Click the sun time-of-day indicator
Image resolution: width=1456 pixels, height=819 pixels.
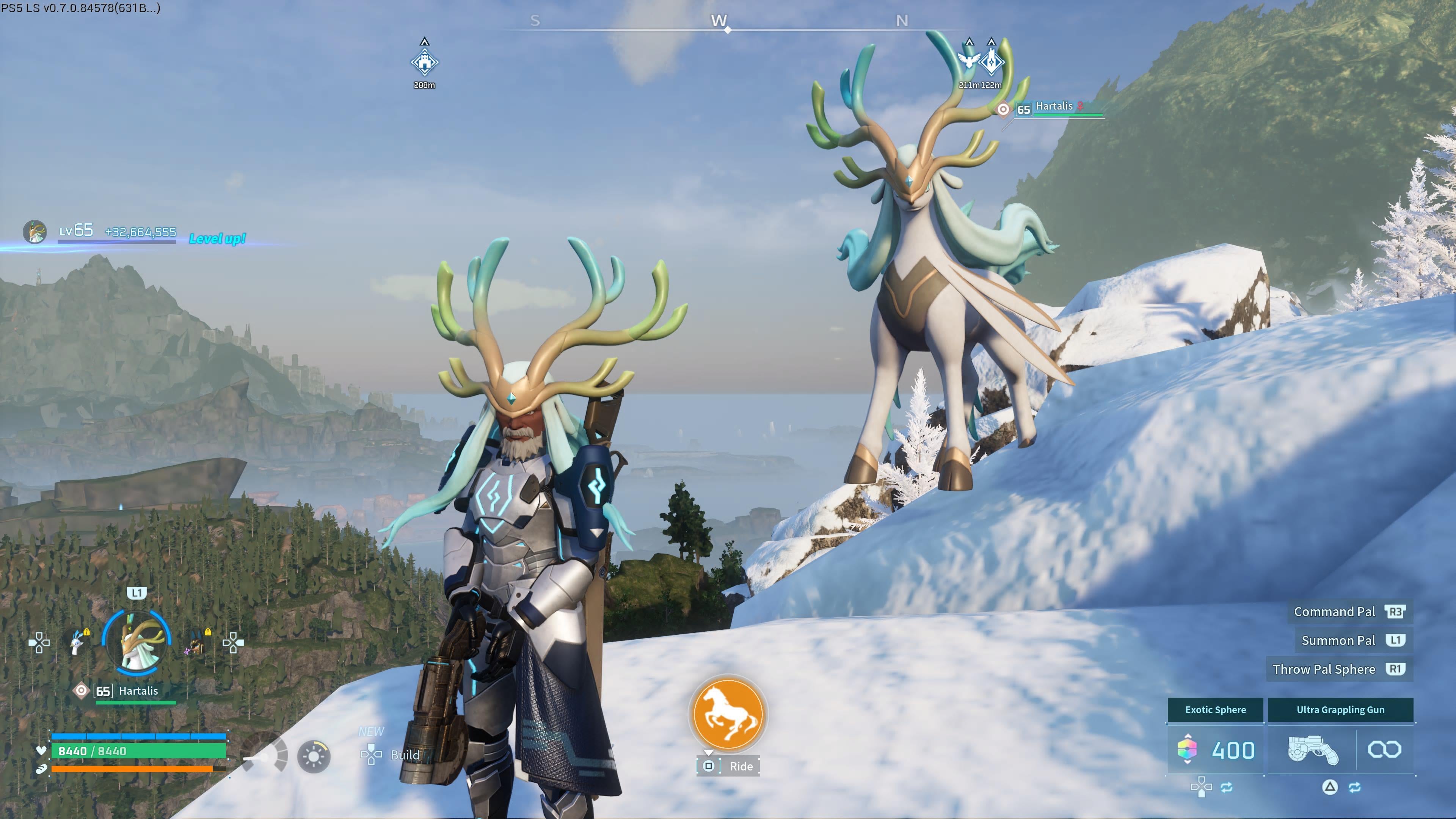click(314, 756)
